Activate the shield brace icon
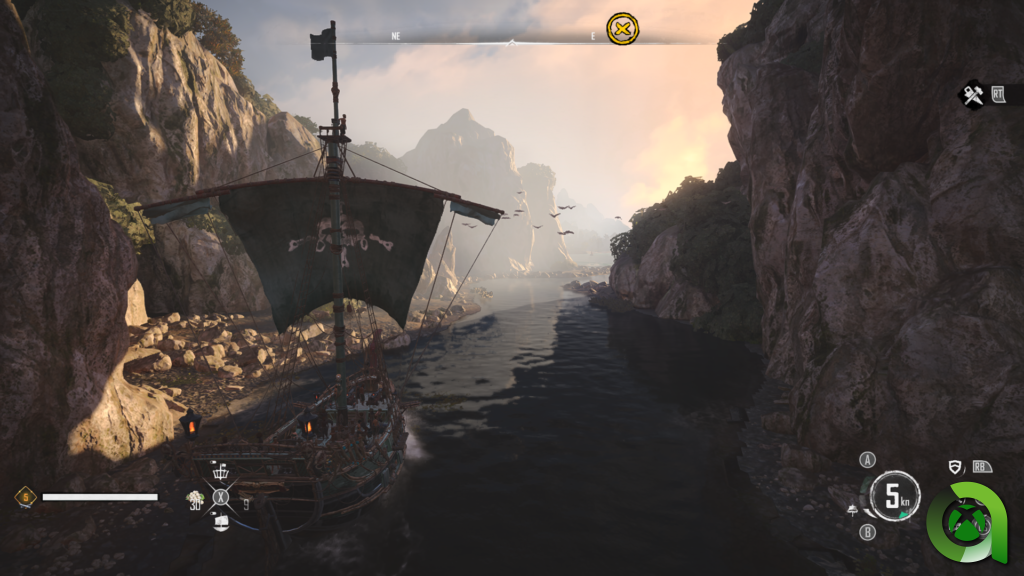The height and width of the screenshot is (576, 1024). [x=955, y=467]
